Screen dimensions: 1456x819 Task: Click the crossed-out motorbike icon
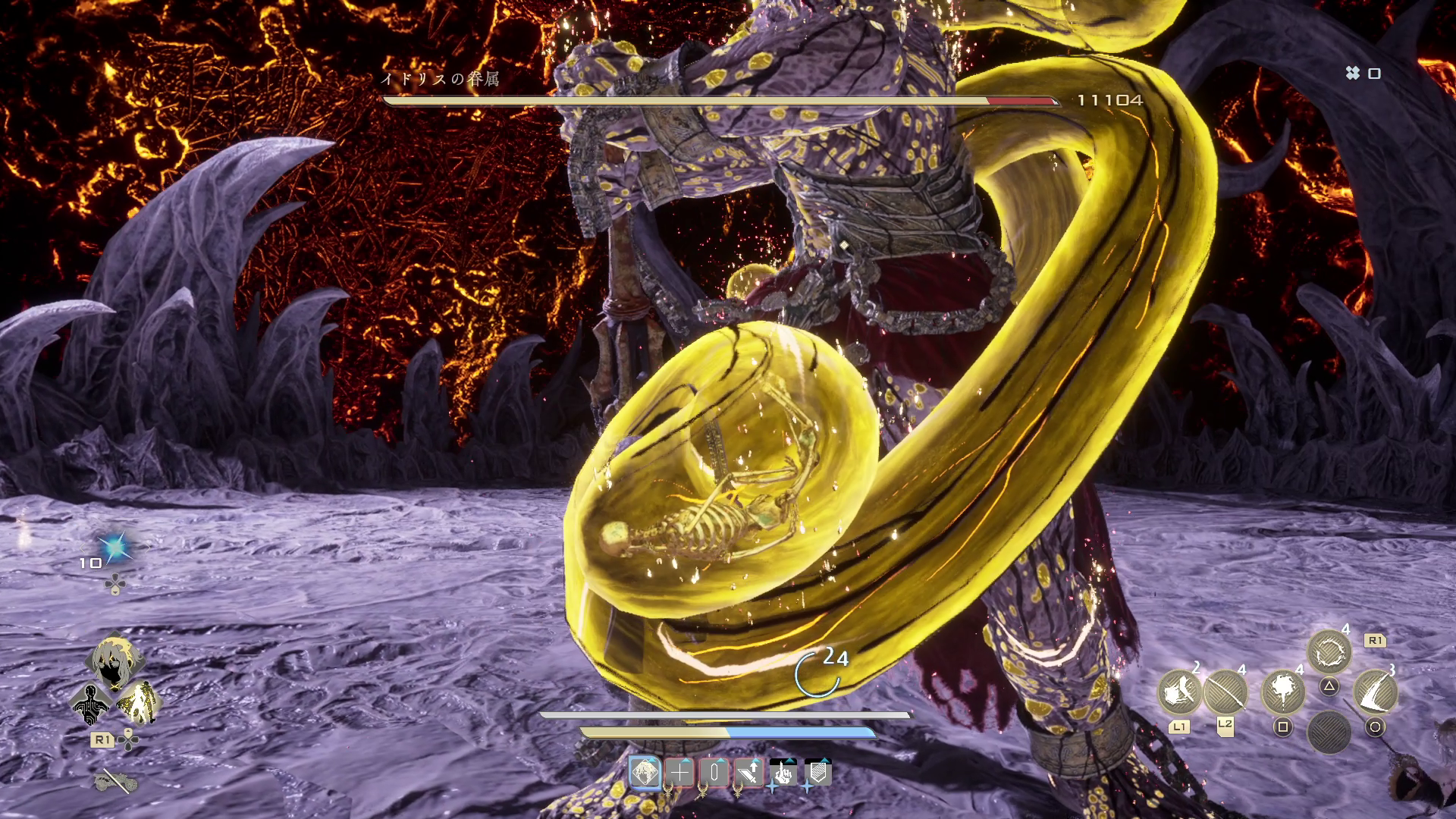pyautogui.click(x=115, y=780)
